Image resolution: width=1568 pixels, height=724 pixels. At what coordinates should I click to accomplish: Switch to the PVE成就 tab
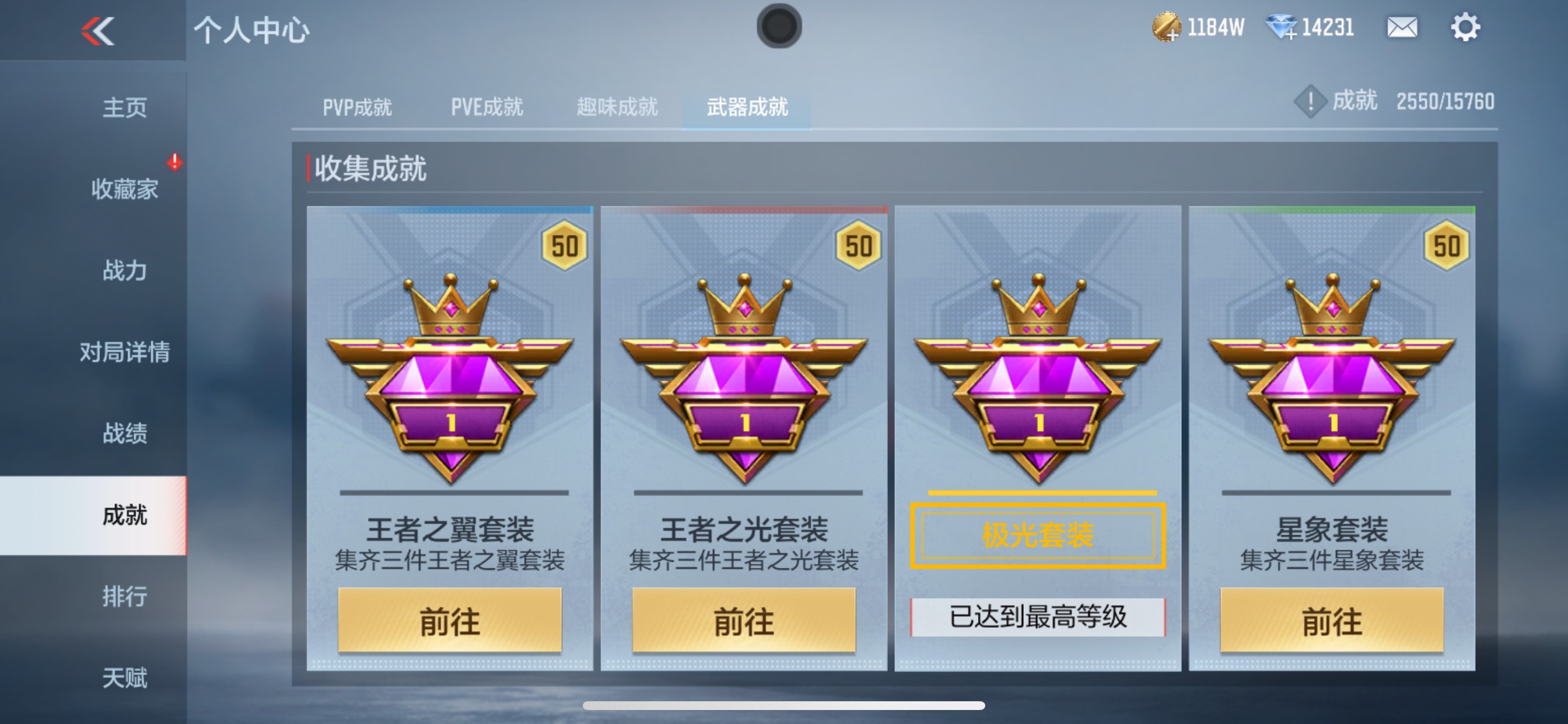click(486, 107)
